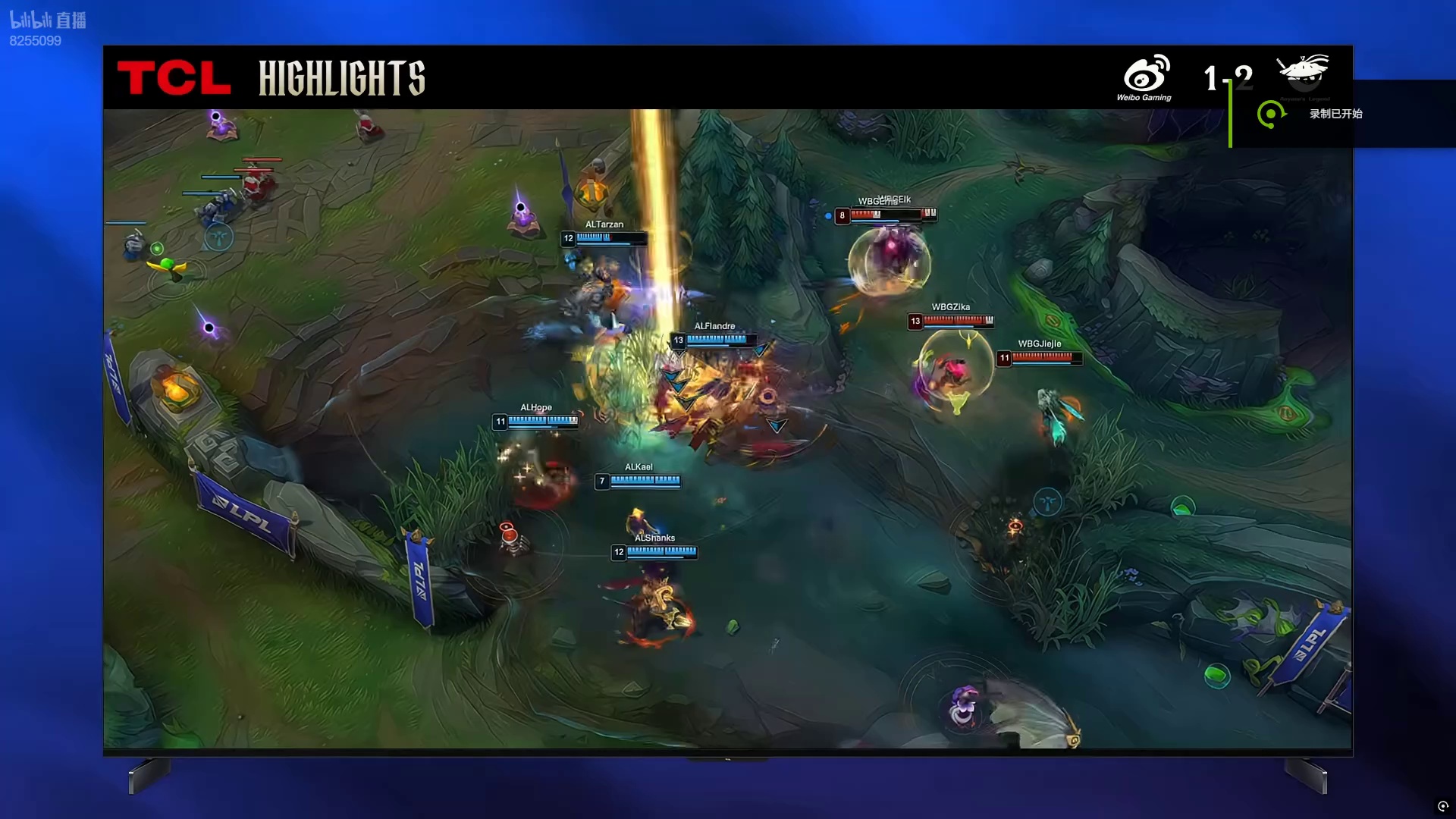Click the bilibili live logo

(48, 20)
